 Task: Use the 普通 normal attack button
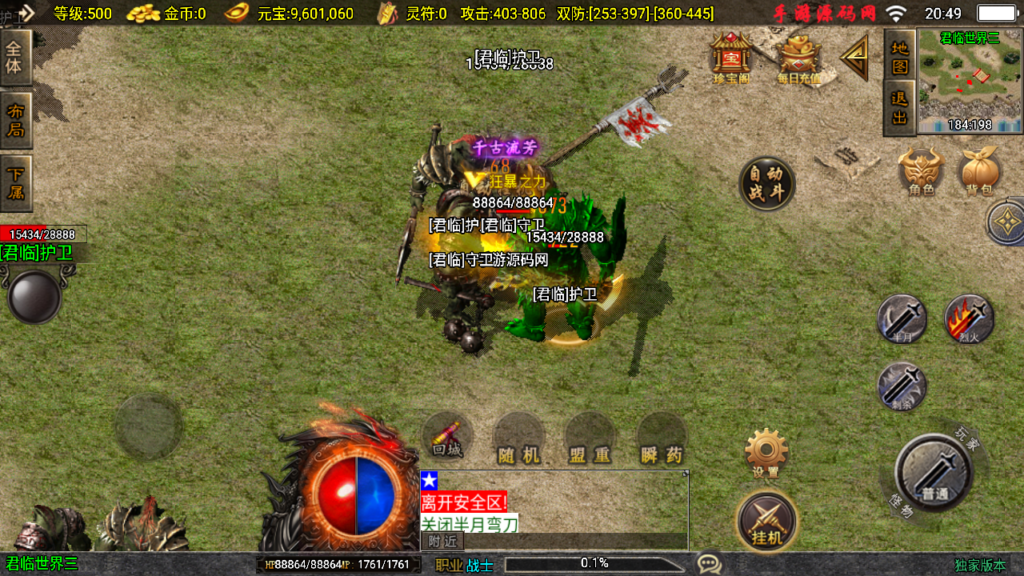pos(935,472)
